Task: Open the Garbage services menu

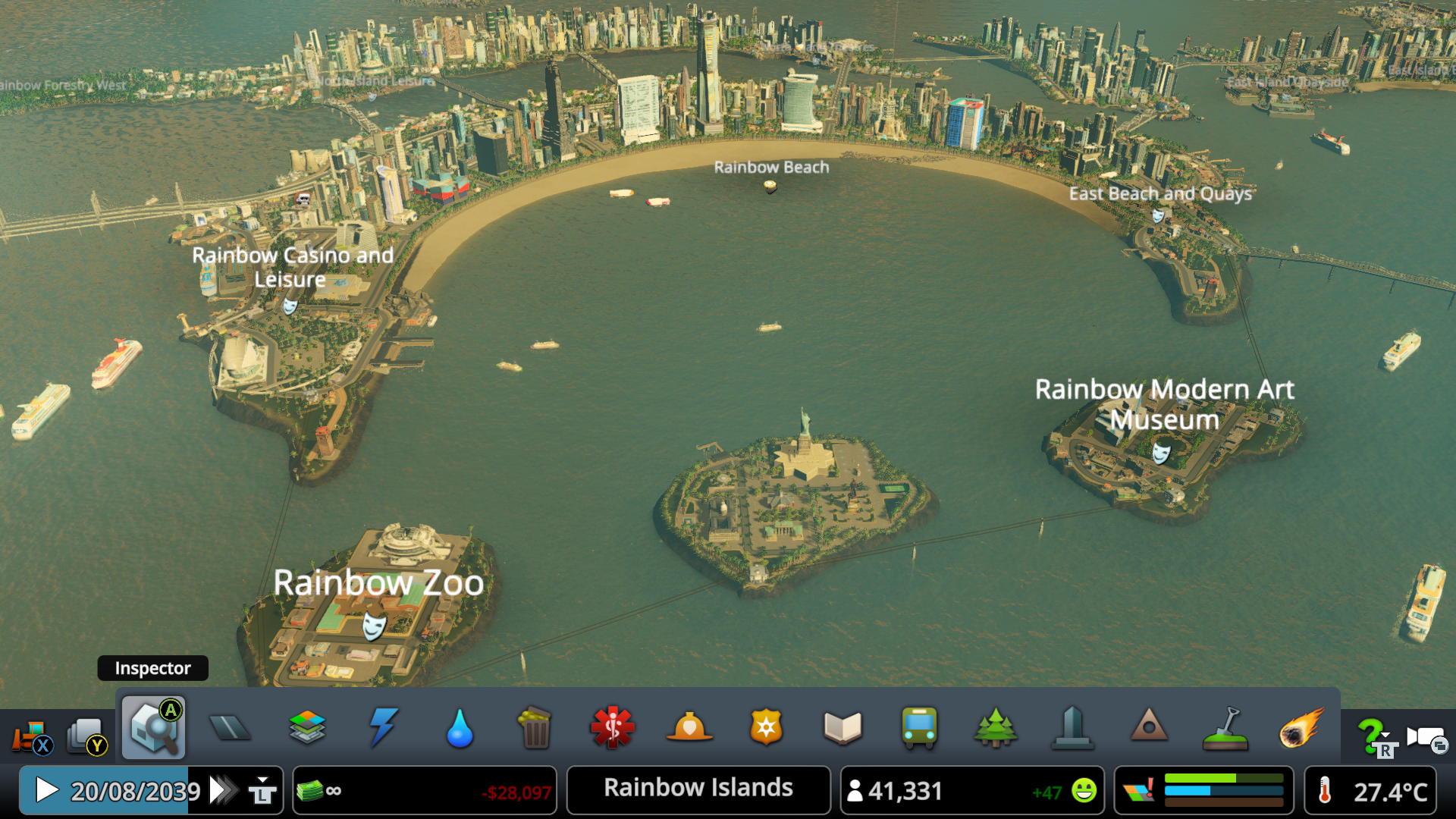Action: 536,726
